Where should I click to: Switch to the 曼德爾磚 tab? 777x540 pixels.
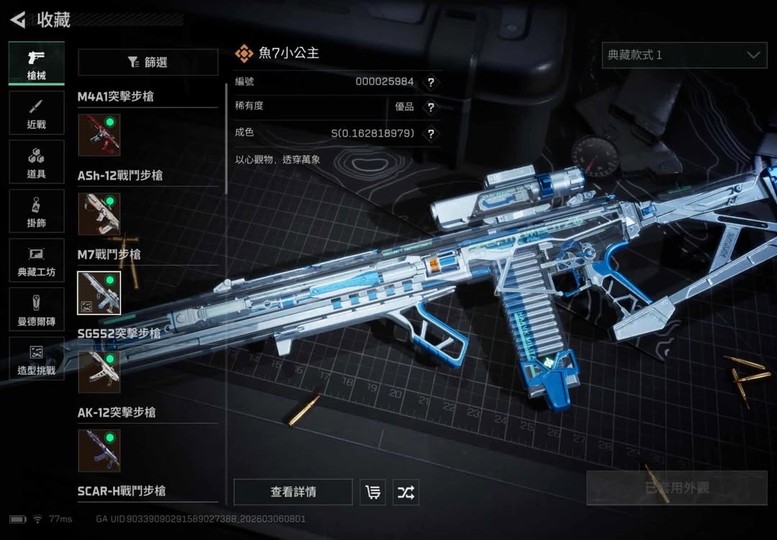[37, 309]
